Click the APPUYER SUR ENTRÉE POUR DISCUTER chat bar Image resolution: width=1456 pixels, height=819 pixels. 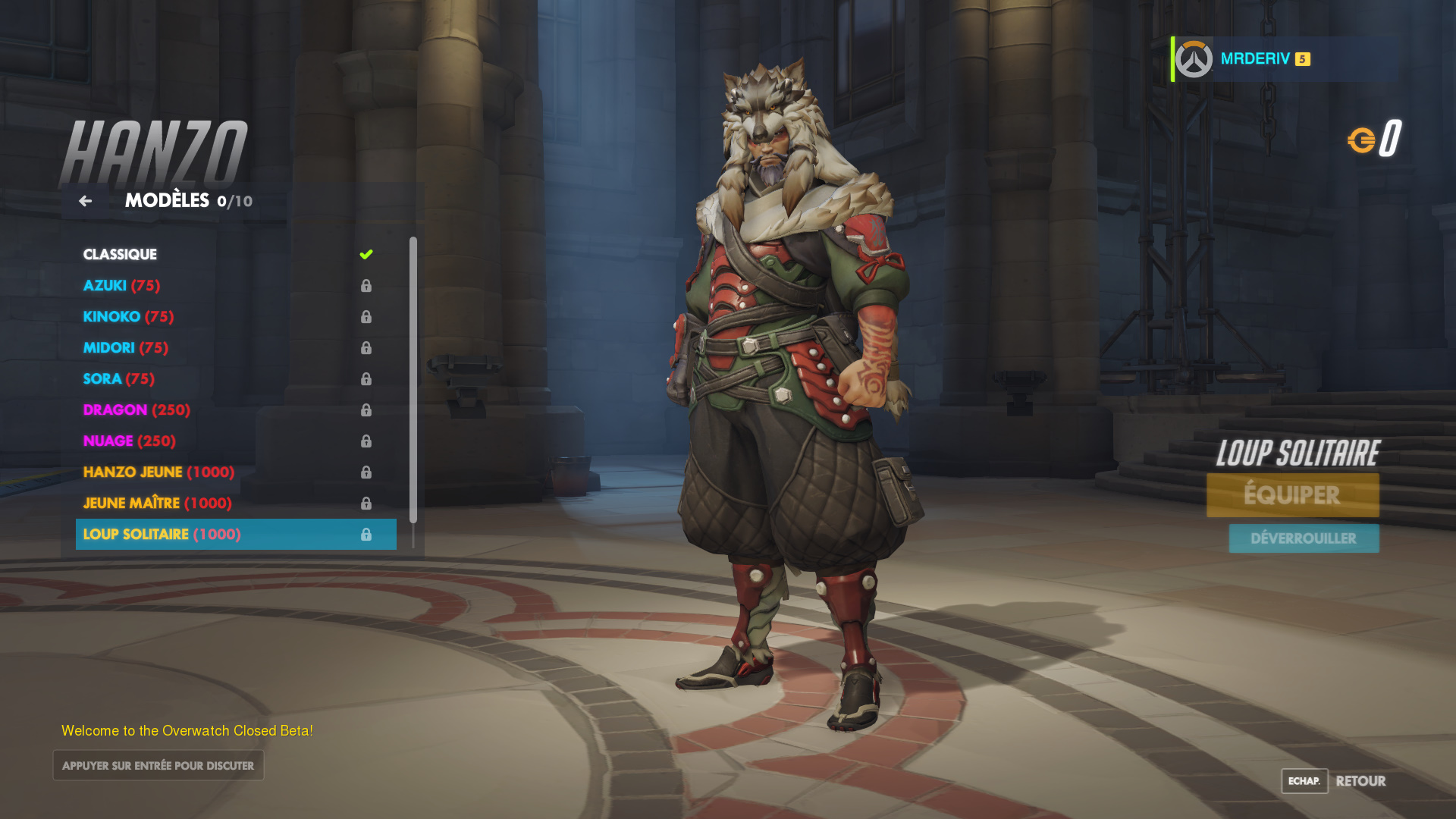(158, 765)
